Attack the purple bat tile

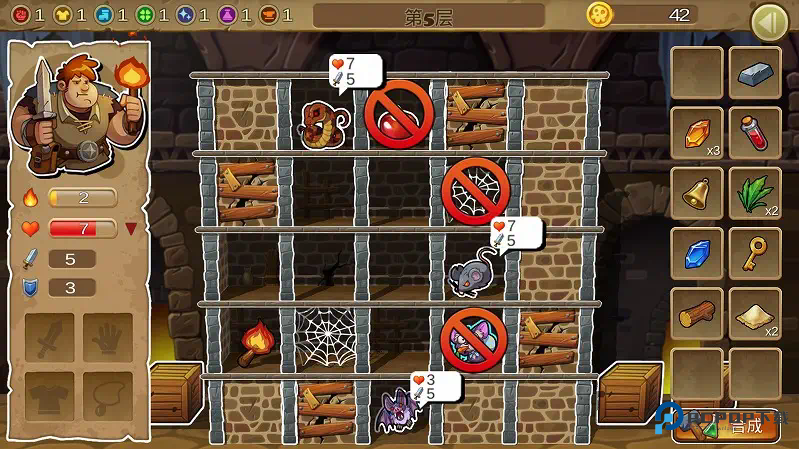[397, 410]
